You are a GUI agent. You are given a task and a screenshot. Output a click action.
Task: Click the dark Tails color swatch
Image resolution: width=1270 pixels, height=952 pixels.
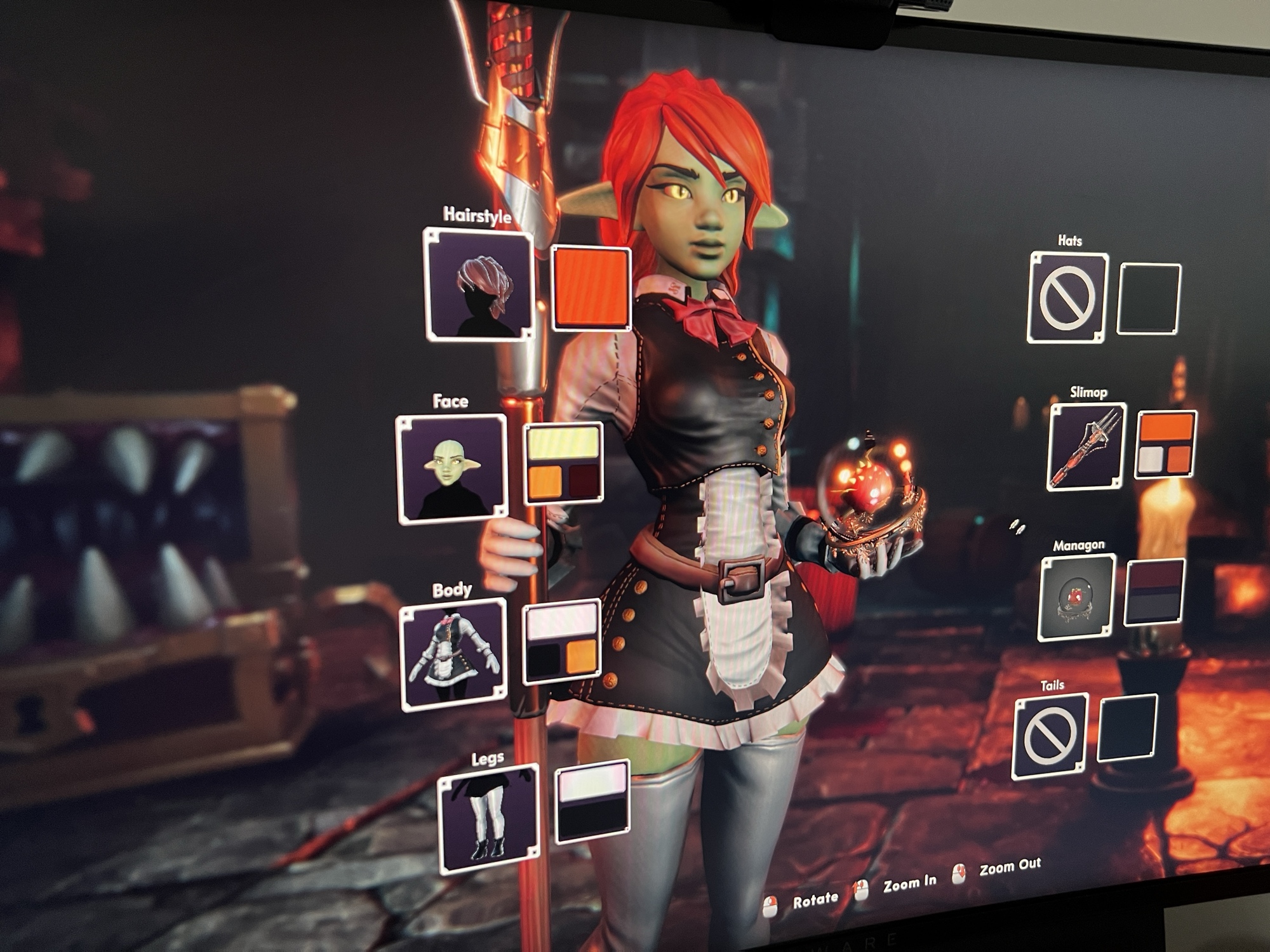[1128, 727]
